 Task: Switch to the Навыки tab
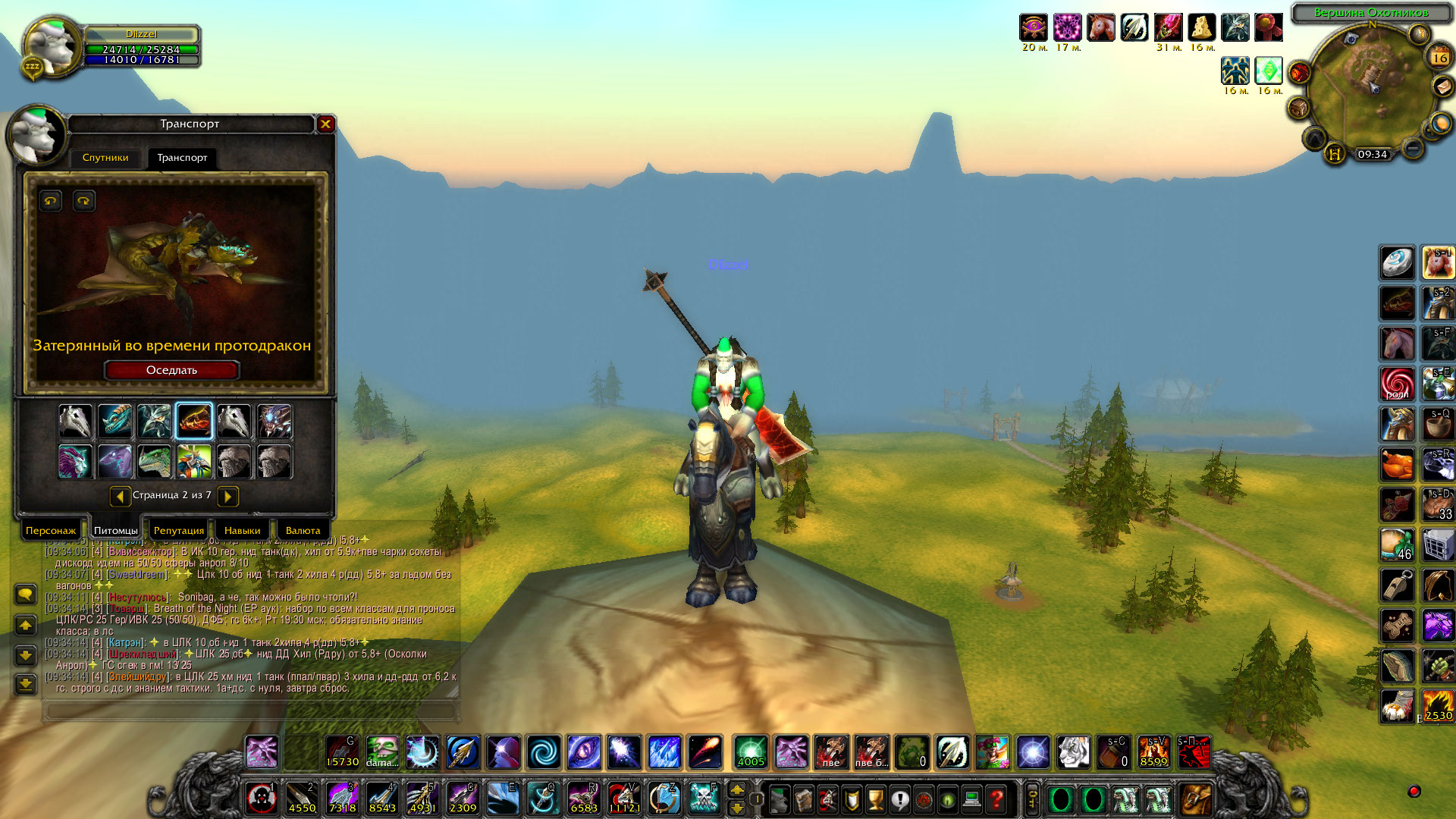pos(242,530)
